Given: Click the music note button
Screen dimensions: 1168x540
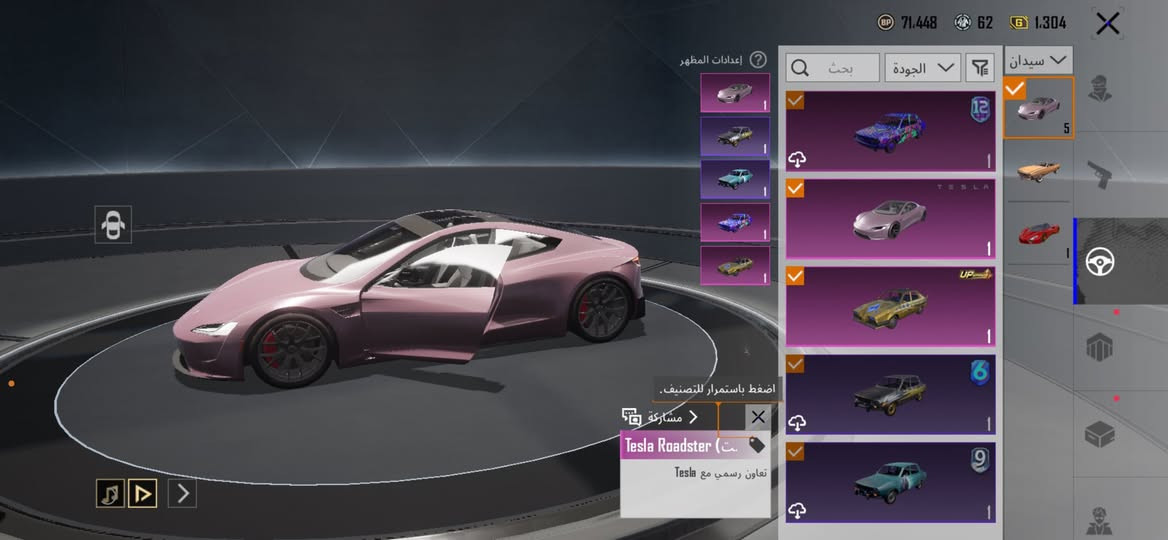Looking at the screenshot, I should point(110,492).
